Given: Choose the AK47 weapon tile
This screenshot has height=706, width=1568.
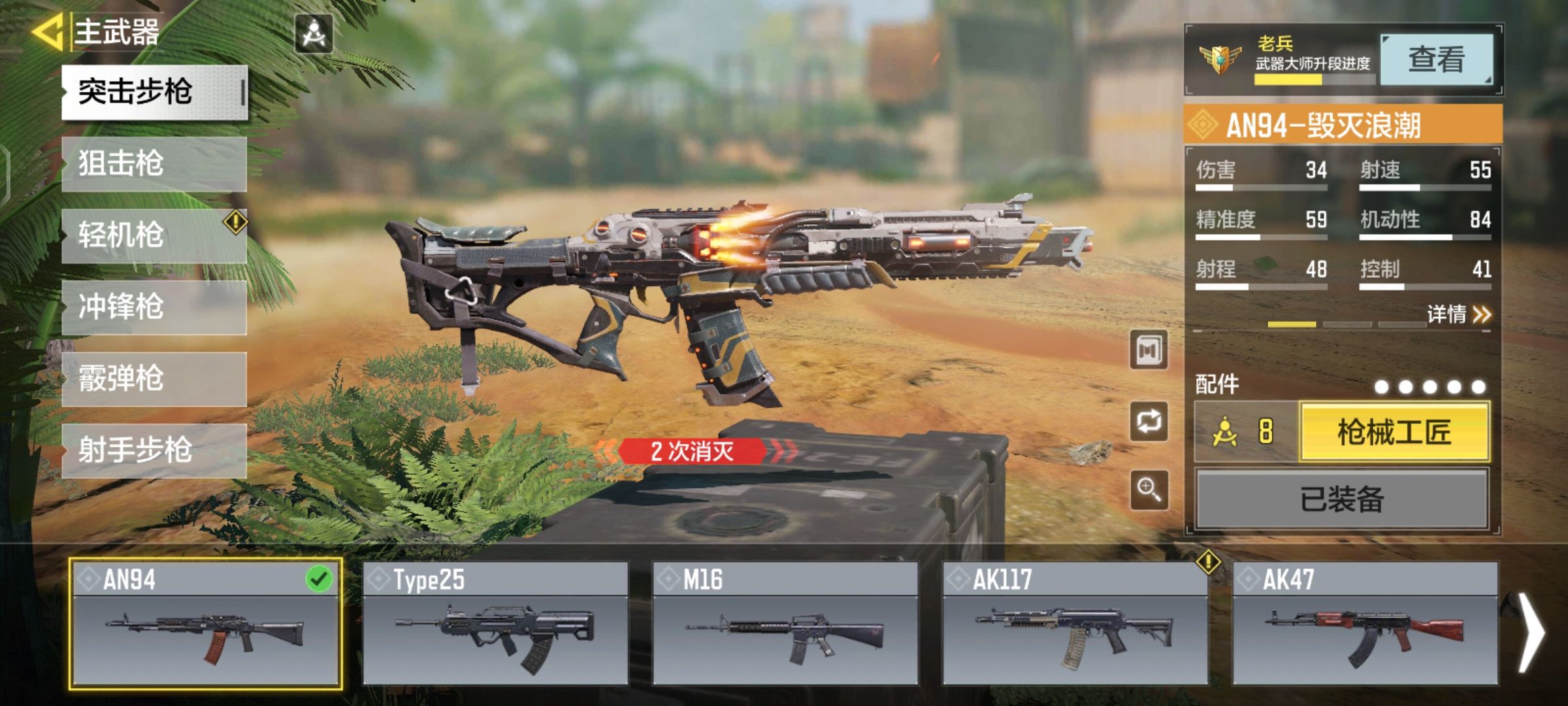Looking at the screenshot, I should coord(1365,624).
